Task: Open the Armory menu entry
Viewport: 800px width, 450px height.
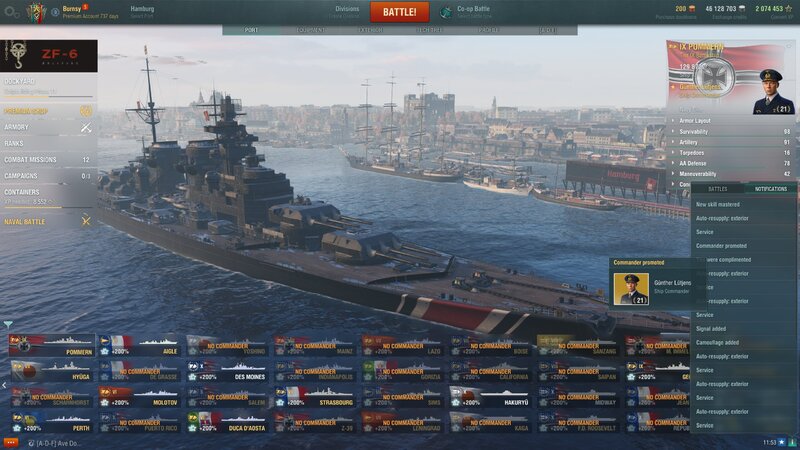Action: 17,127
